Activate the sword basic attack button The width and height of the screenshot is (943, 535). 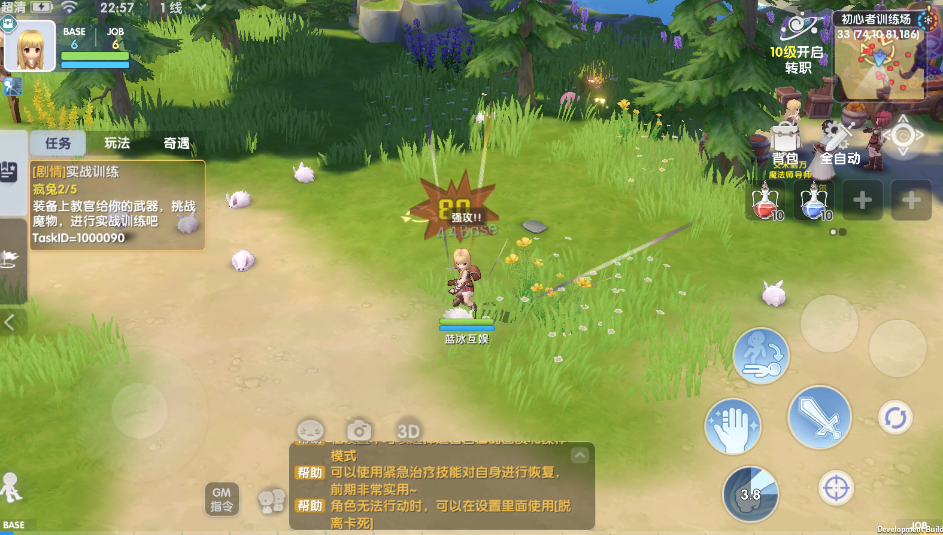coord(819,416)
